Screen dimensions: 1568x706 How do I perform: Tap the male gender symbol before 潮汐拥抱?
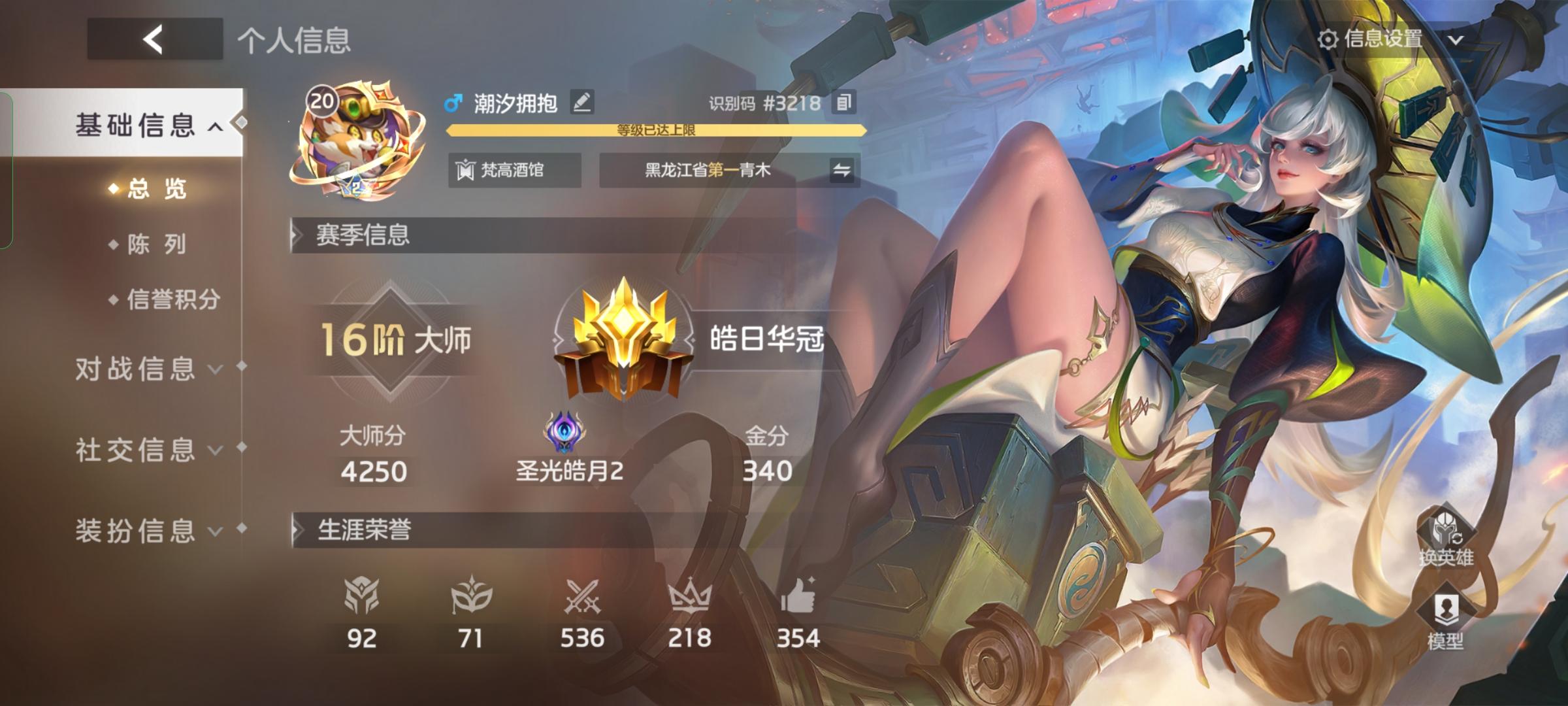point(453,103)
